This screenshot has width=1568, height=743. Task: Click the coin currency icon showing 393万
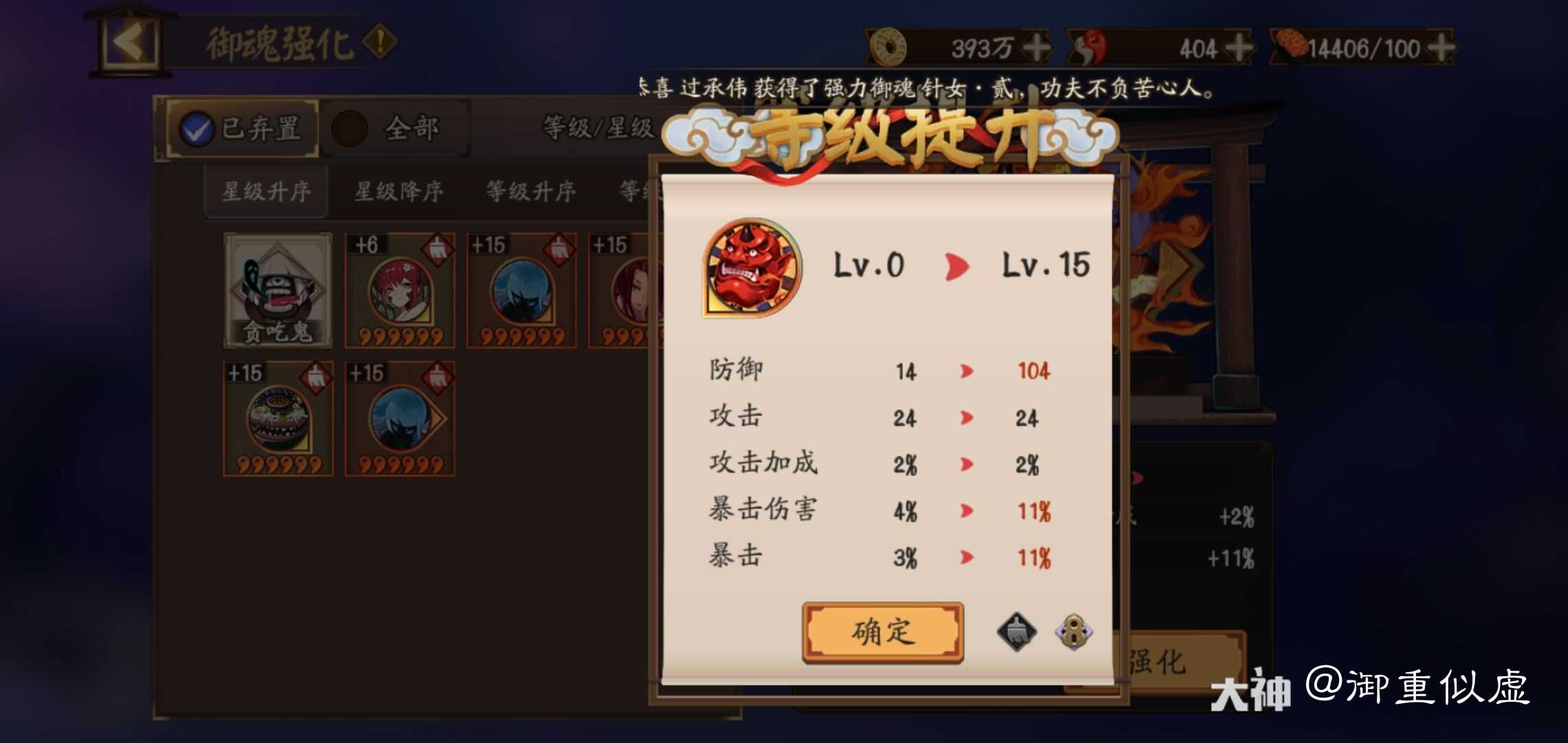pos(889,46)
